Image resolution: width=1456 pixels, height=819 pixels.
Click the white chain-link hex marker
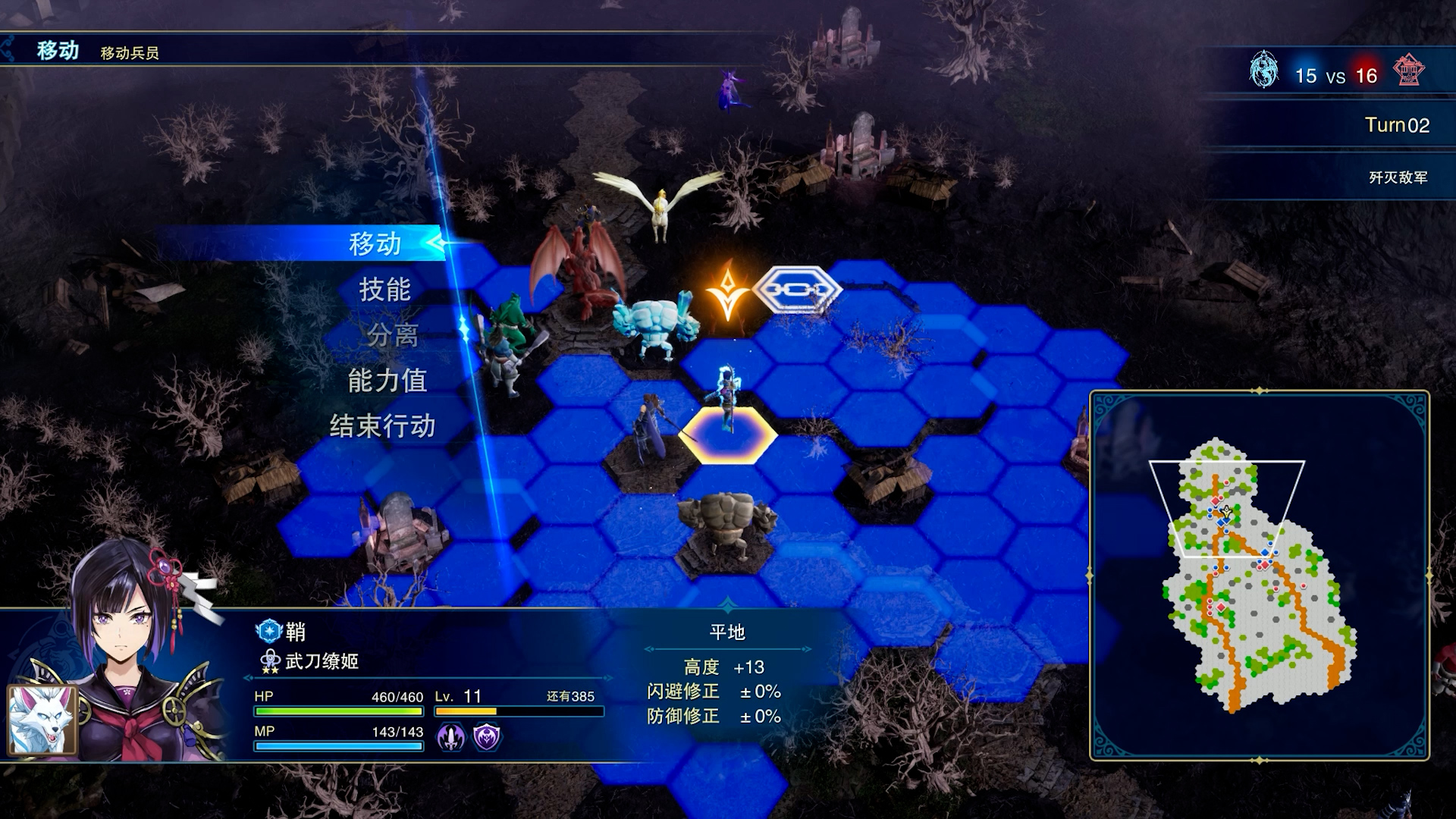click(x=796, y=290)
